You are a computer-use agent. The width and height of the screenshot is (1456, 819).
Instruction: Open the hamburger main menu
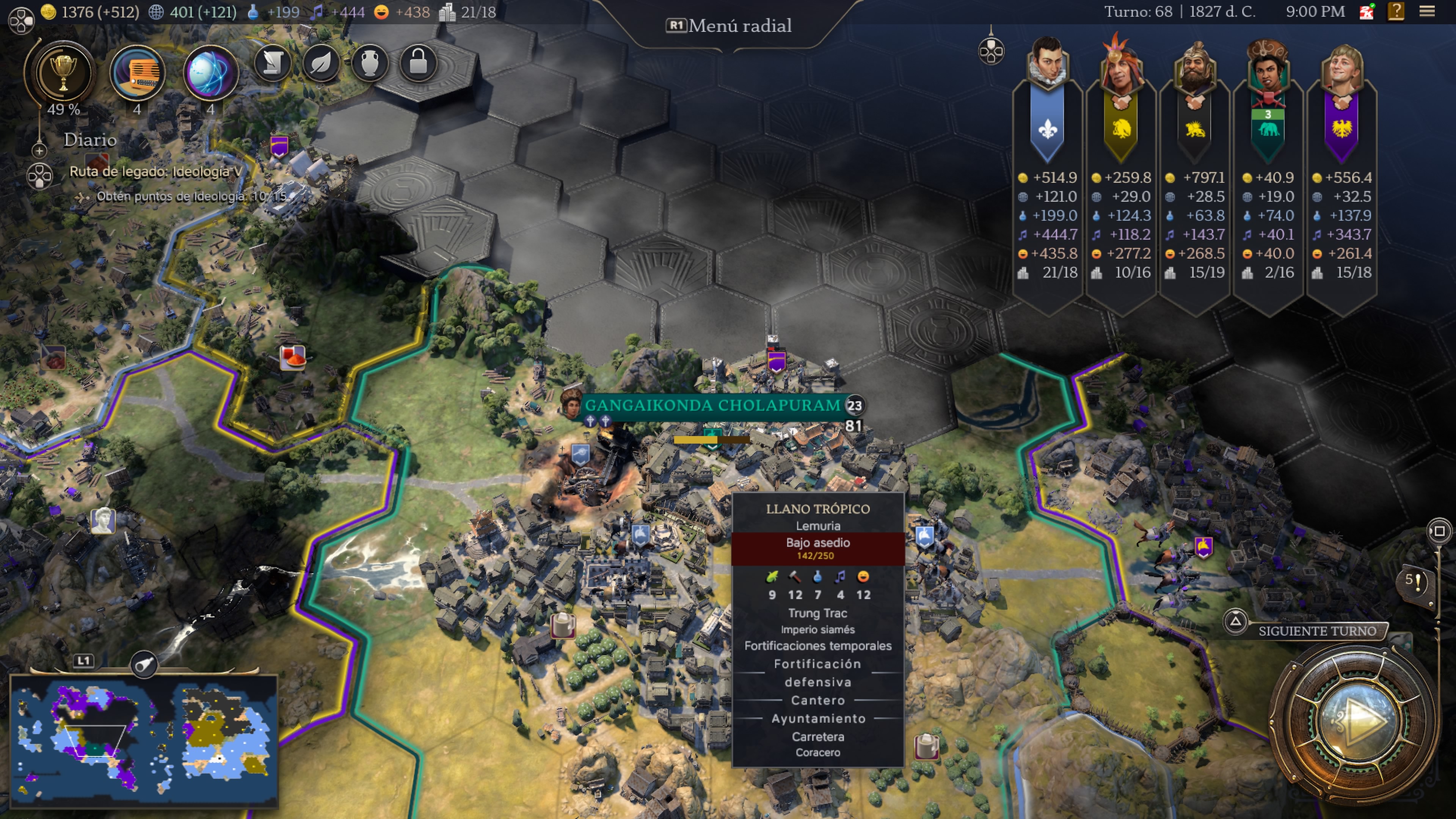click(x=1427, y=11)
